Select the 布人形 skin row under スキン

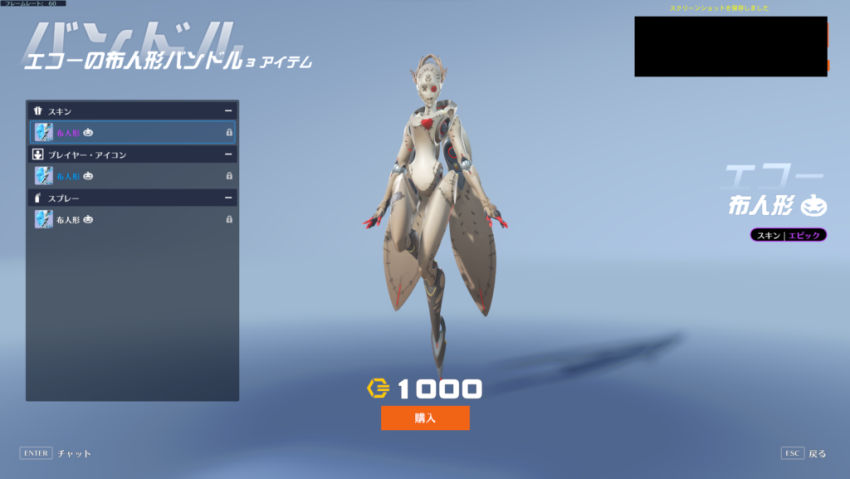tap(133, 132)
